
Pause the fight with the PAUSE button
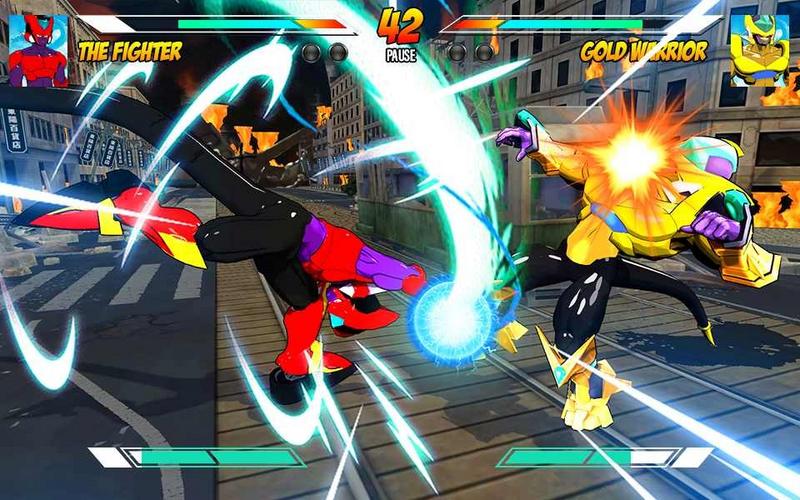pos(400,57)
